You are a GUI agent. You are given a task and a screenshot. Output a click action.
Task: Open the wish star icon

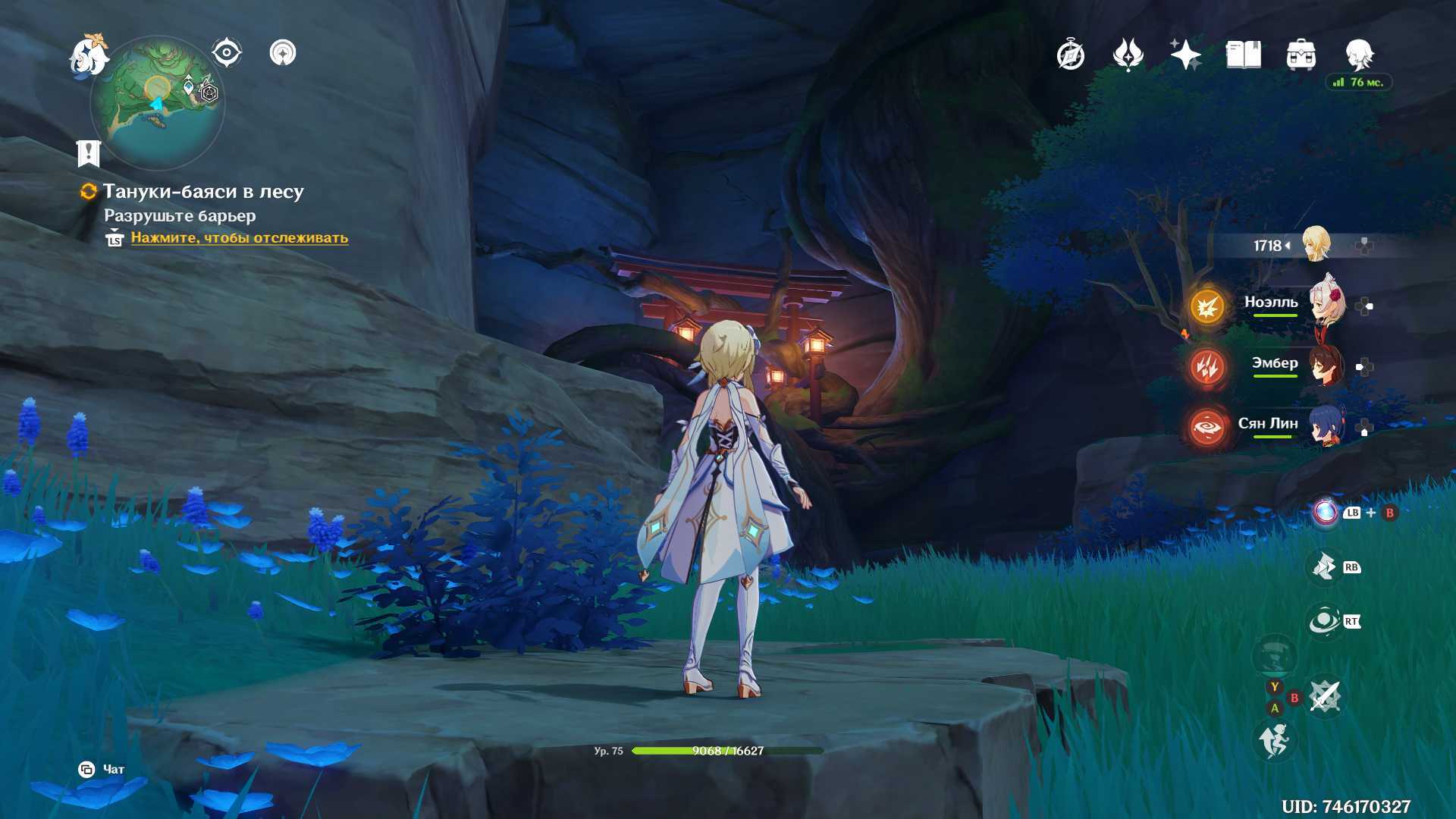(x=1185, y=55)
